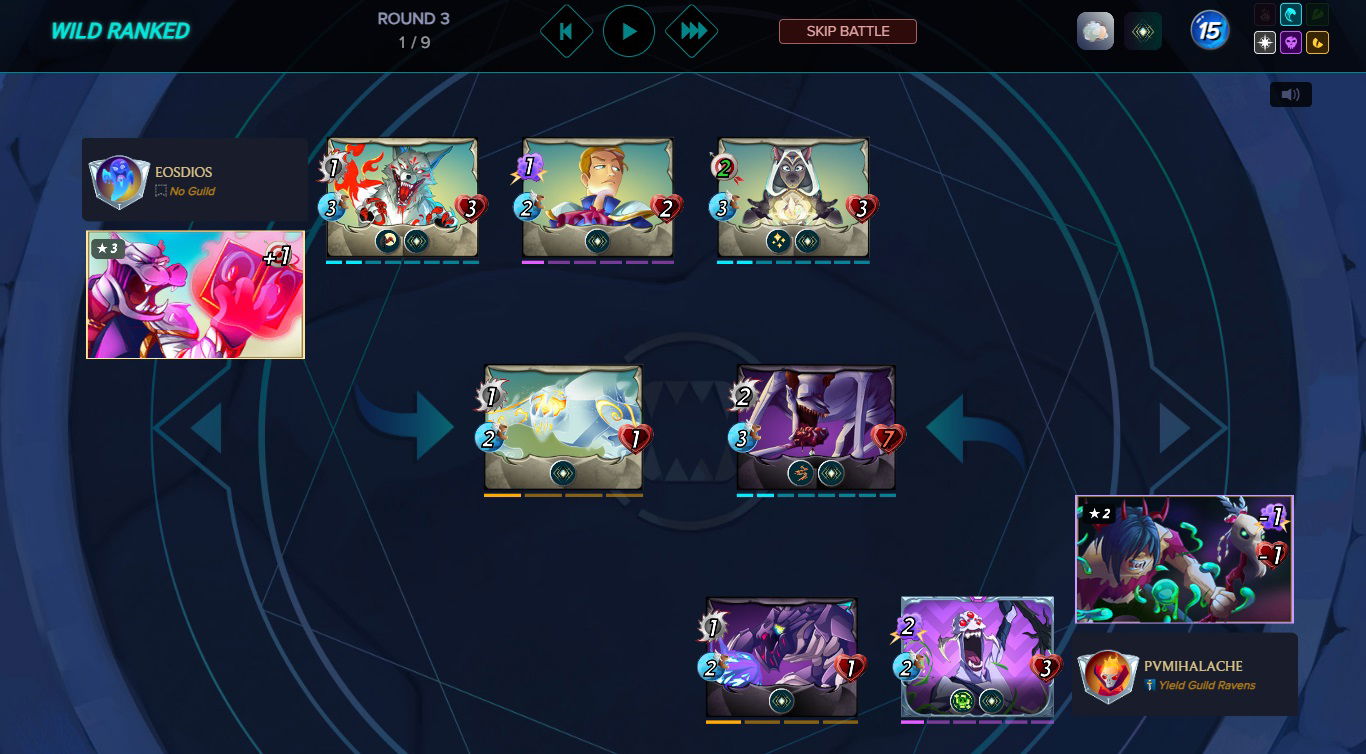Select the water splinter icon
Viewport: 1366px width, 754px height.
[x=1291, y=14]
